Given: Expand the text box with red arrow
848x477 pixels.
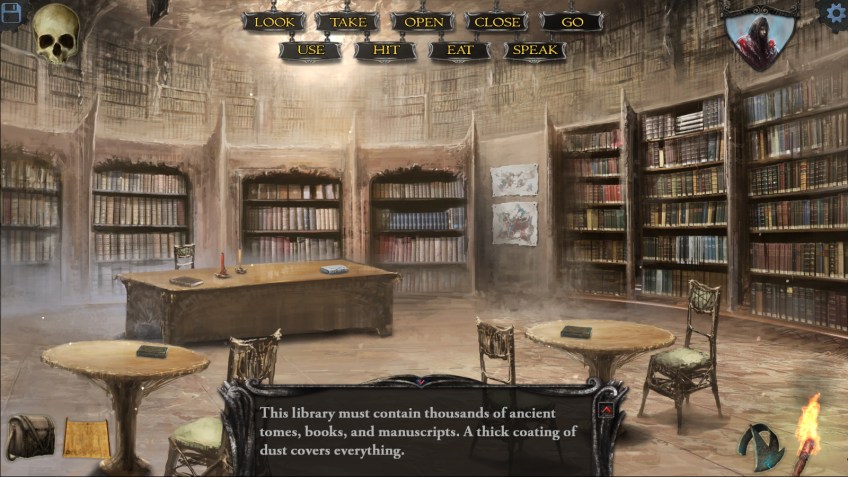Looking at the screenshot, I should coord(606,410).
